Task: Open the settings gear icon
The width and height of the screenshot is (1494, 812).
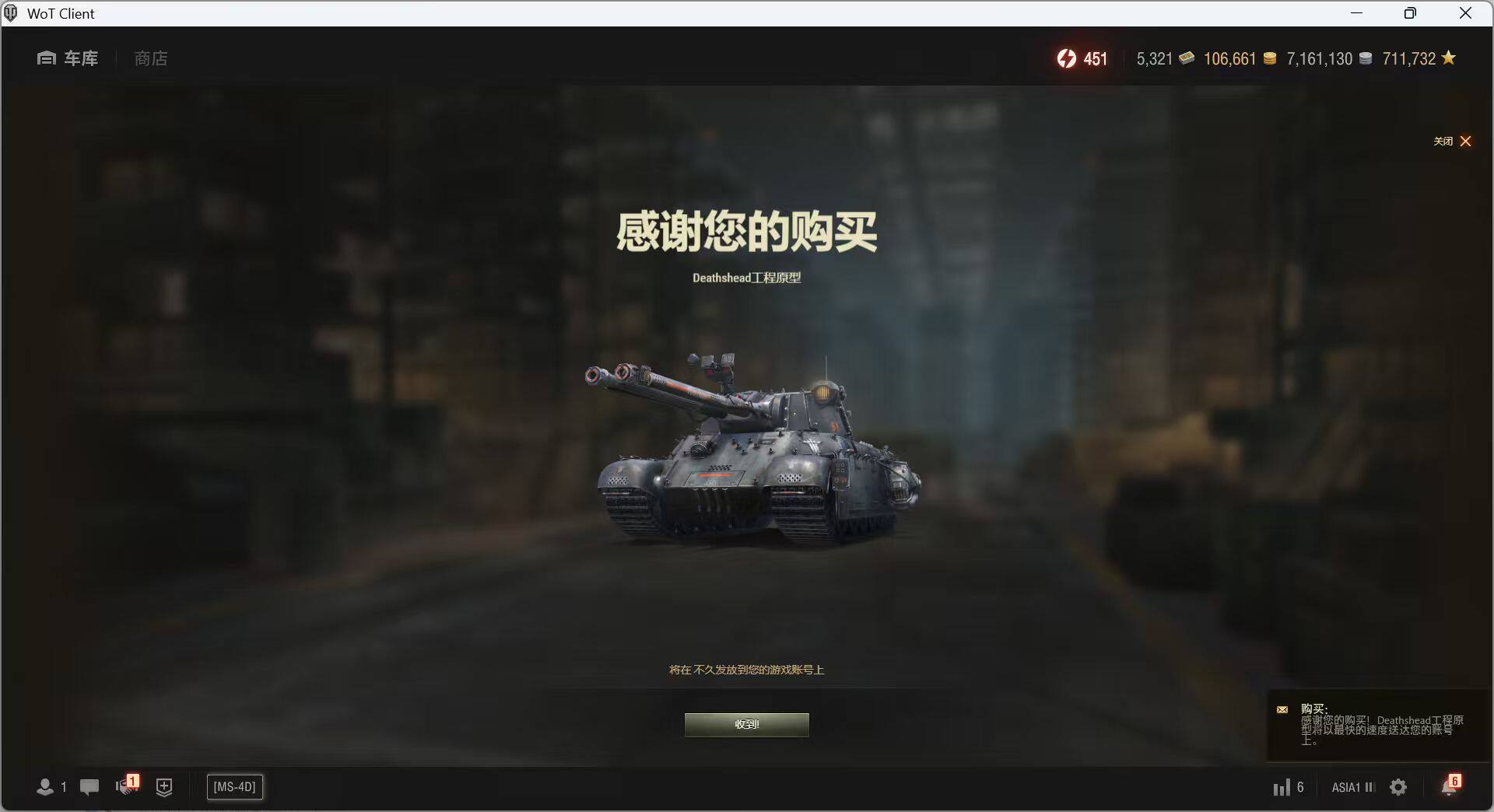Action: click(1398, 787)
